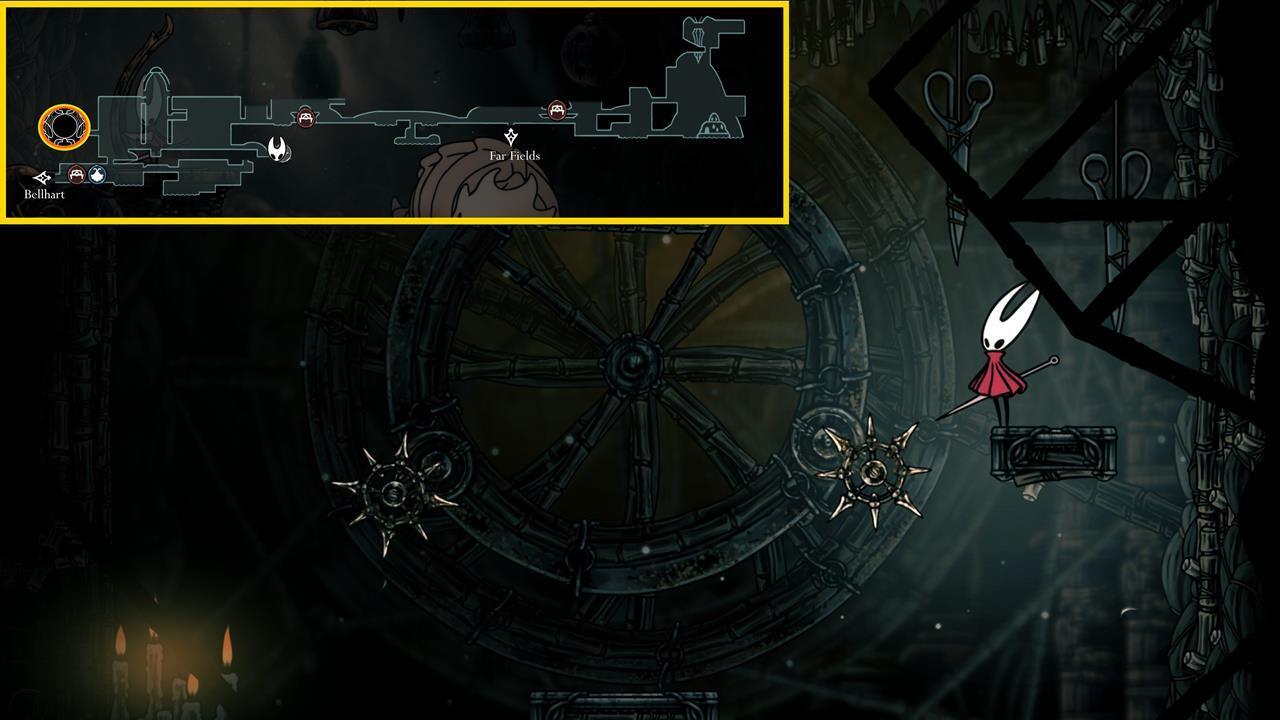Click the Far Fields waypoint marker

tap(511, 135)
